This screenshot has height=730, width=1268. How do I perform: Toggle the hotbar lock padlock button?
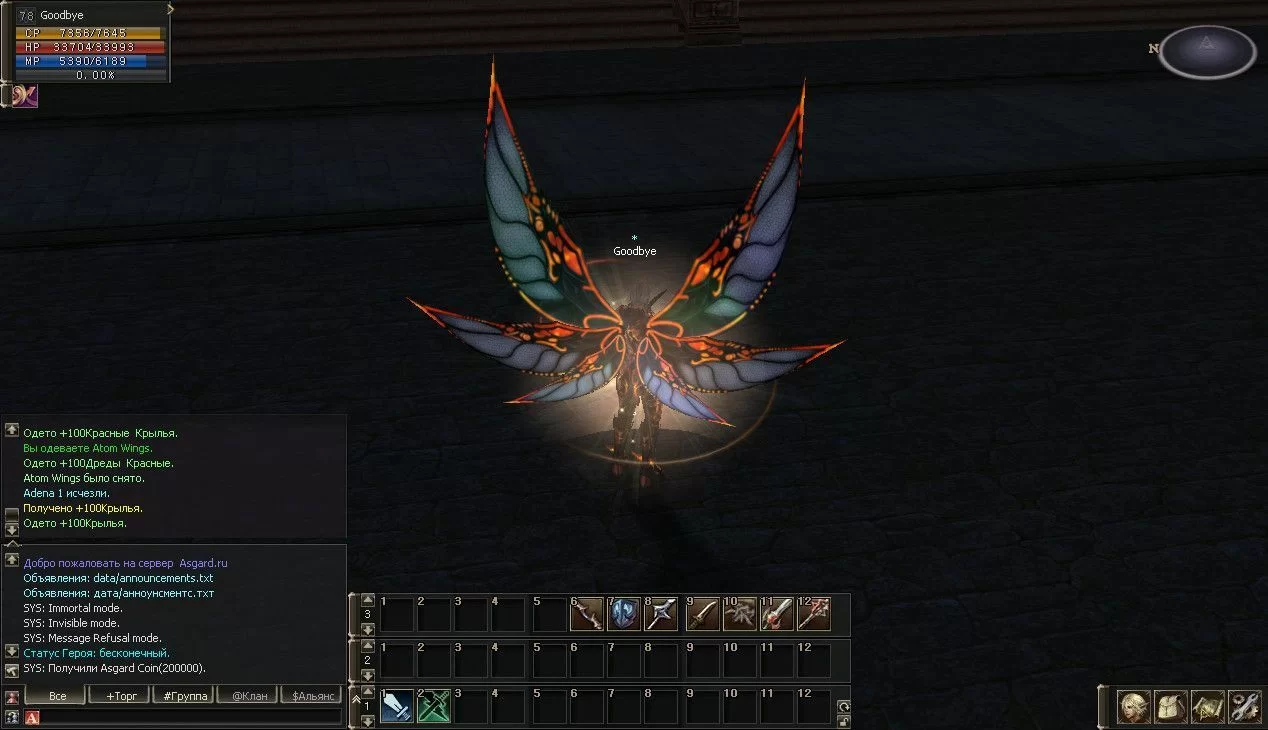(844, 720)
